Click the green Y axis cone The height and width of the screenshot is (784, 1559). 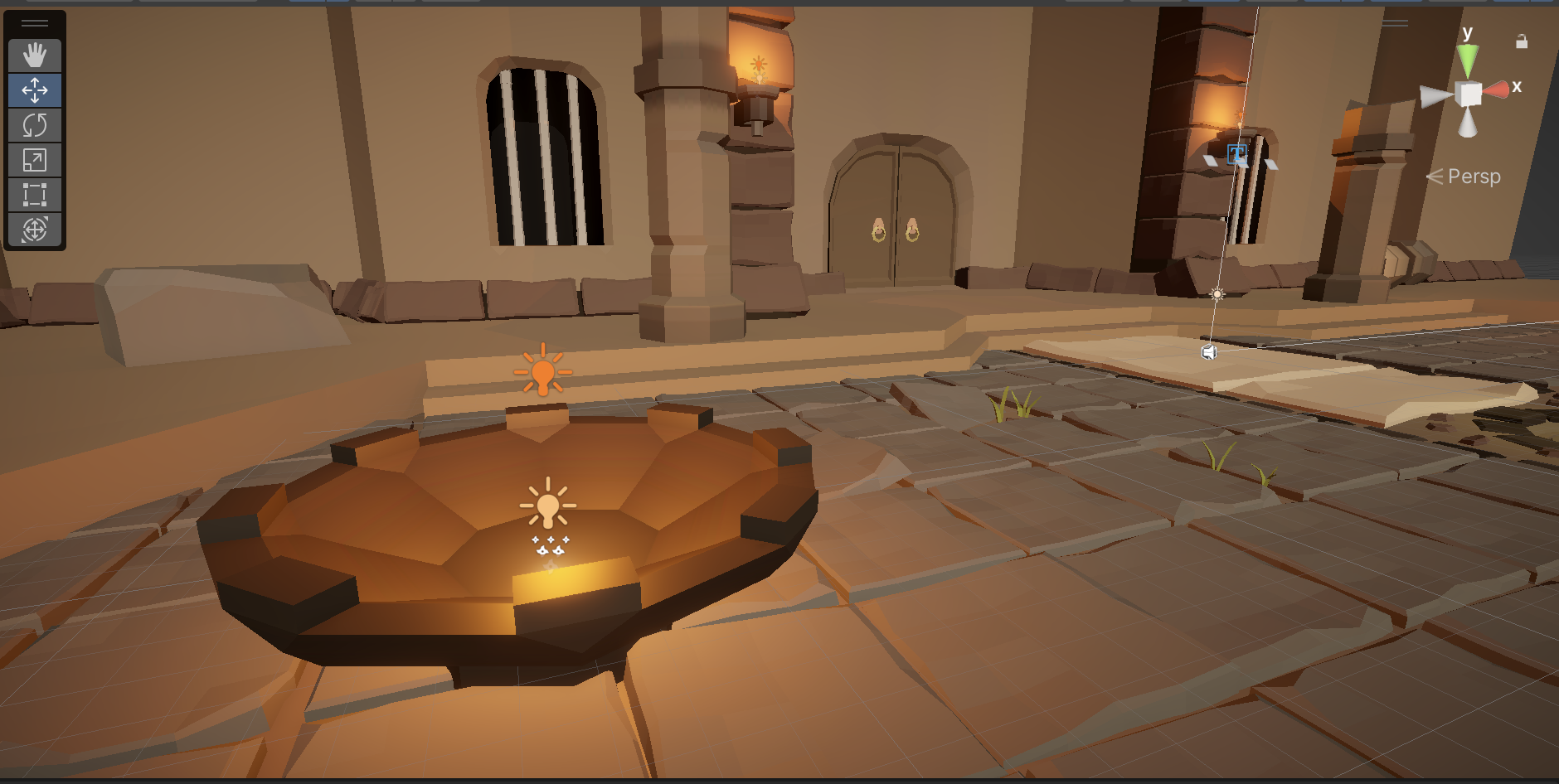pos(1468,60)
